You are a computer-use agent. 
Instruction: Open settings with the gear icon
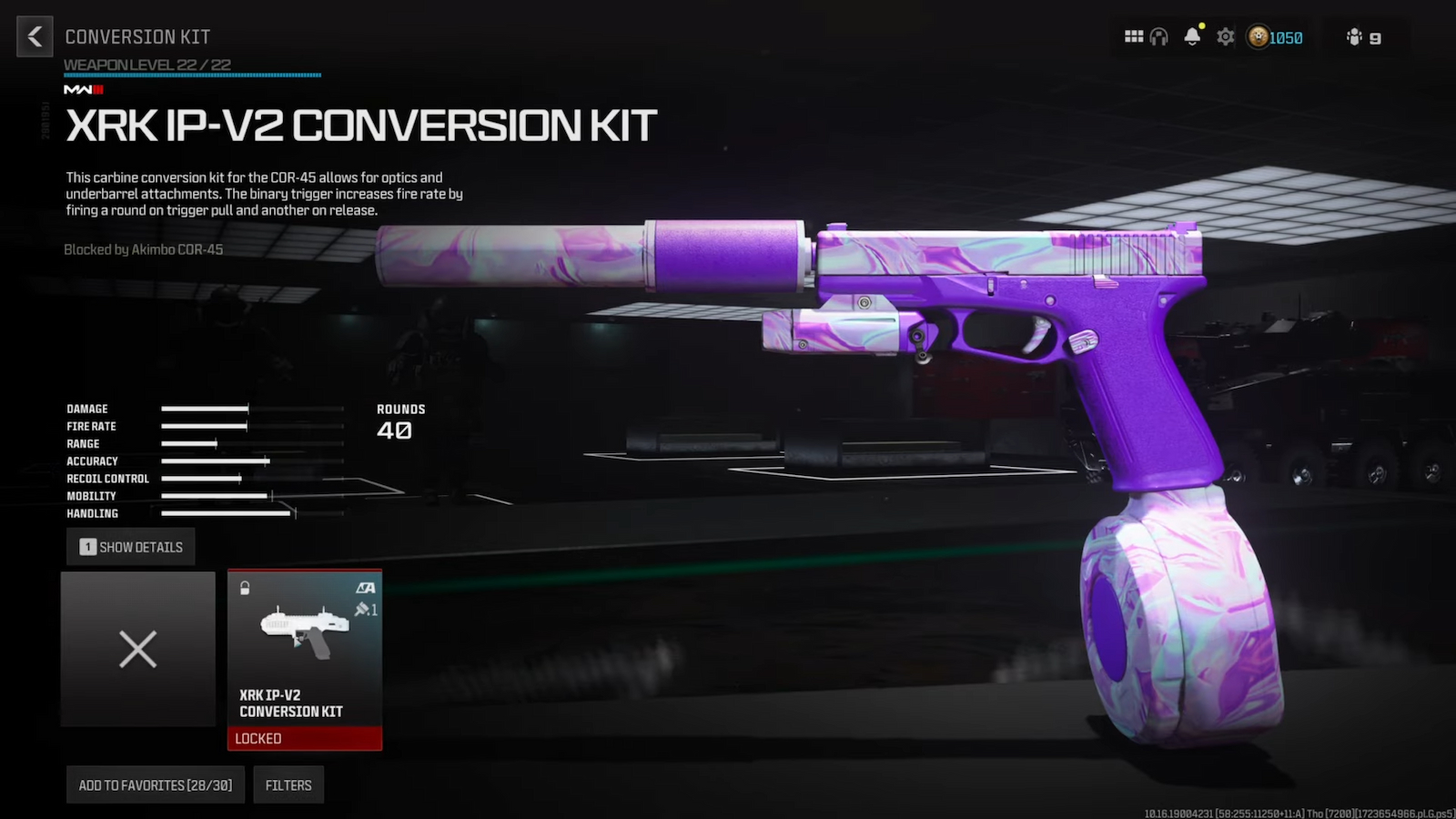pos(1226,37)
